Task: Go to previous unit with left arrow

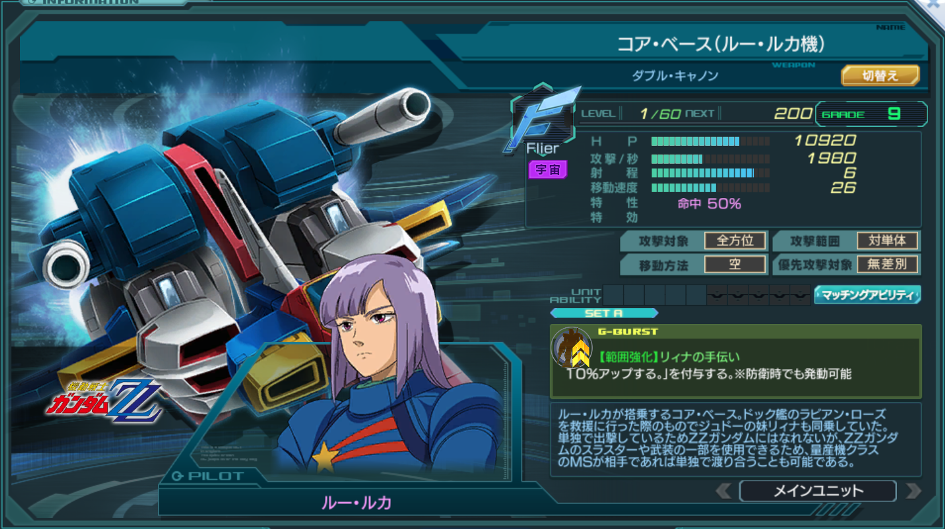Action: [723, 491]
